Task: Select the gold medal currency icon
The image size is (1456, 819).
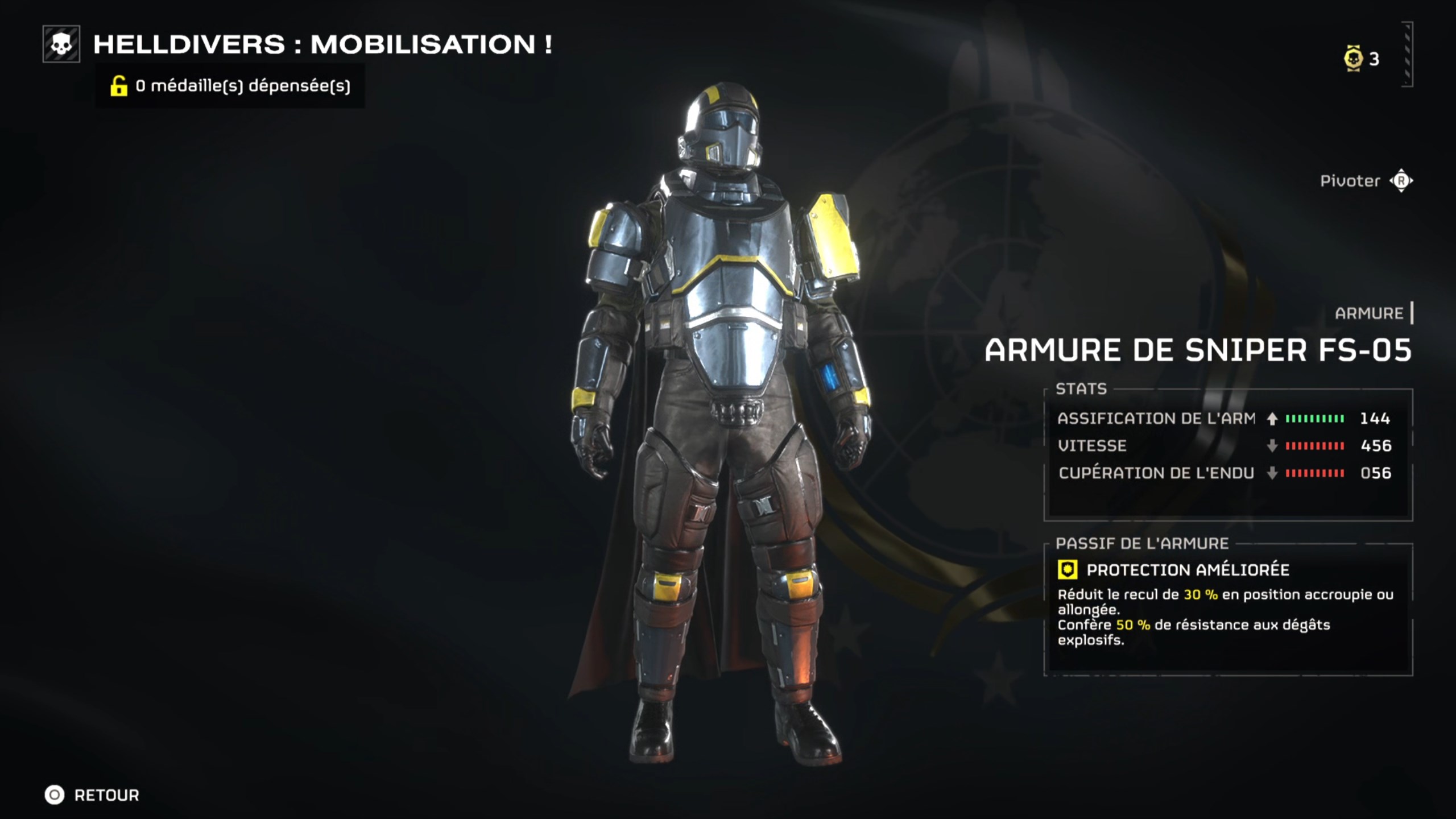Action: [1352, 59]
